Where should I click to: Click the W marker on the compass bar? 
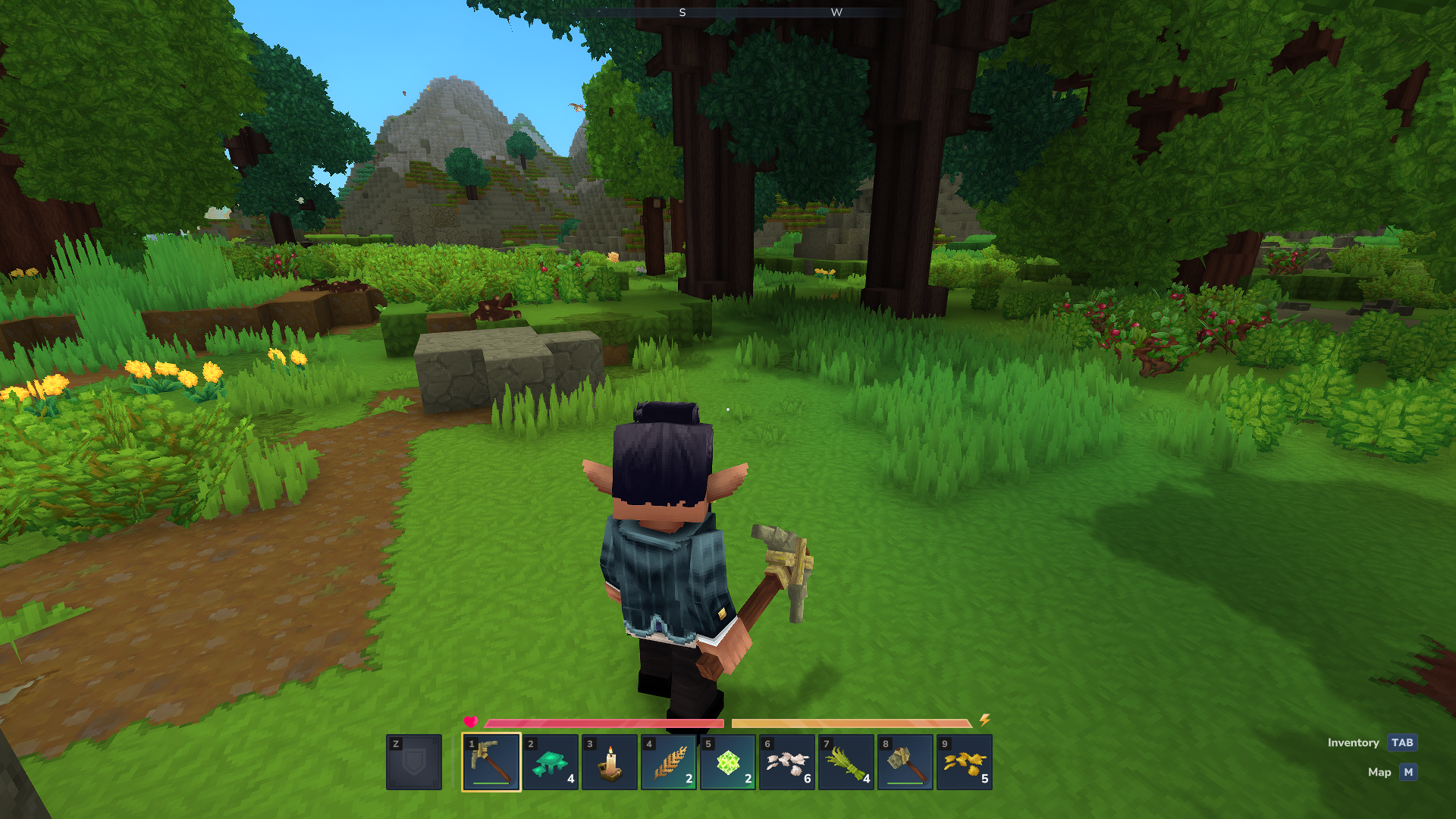point(837,12)
